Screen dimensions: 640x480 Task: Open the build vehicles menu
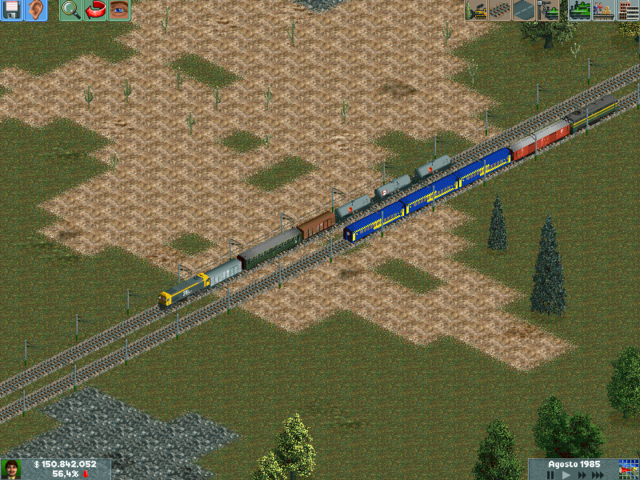click(550, 11)
